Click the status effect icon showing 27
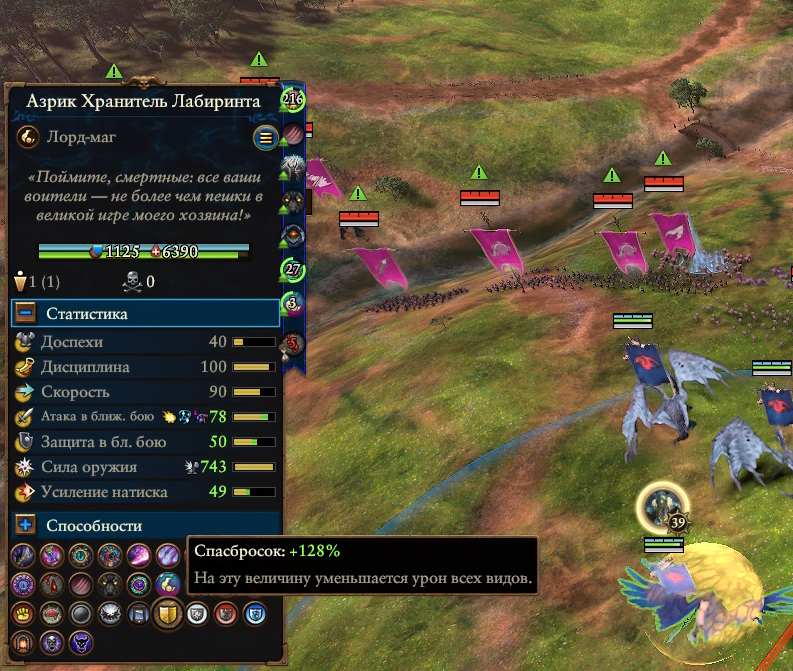 [x=293, y=269]
